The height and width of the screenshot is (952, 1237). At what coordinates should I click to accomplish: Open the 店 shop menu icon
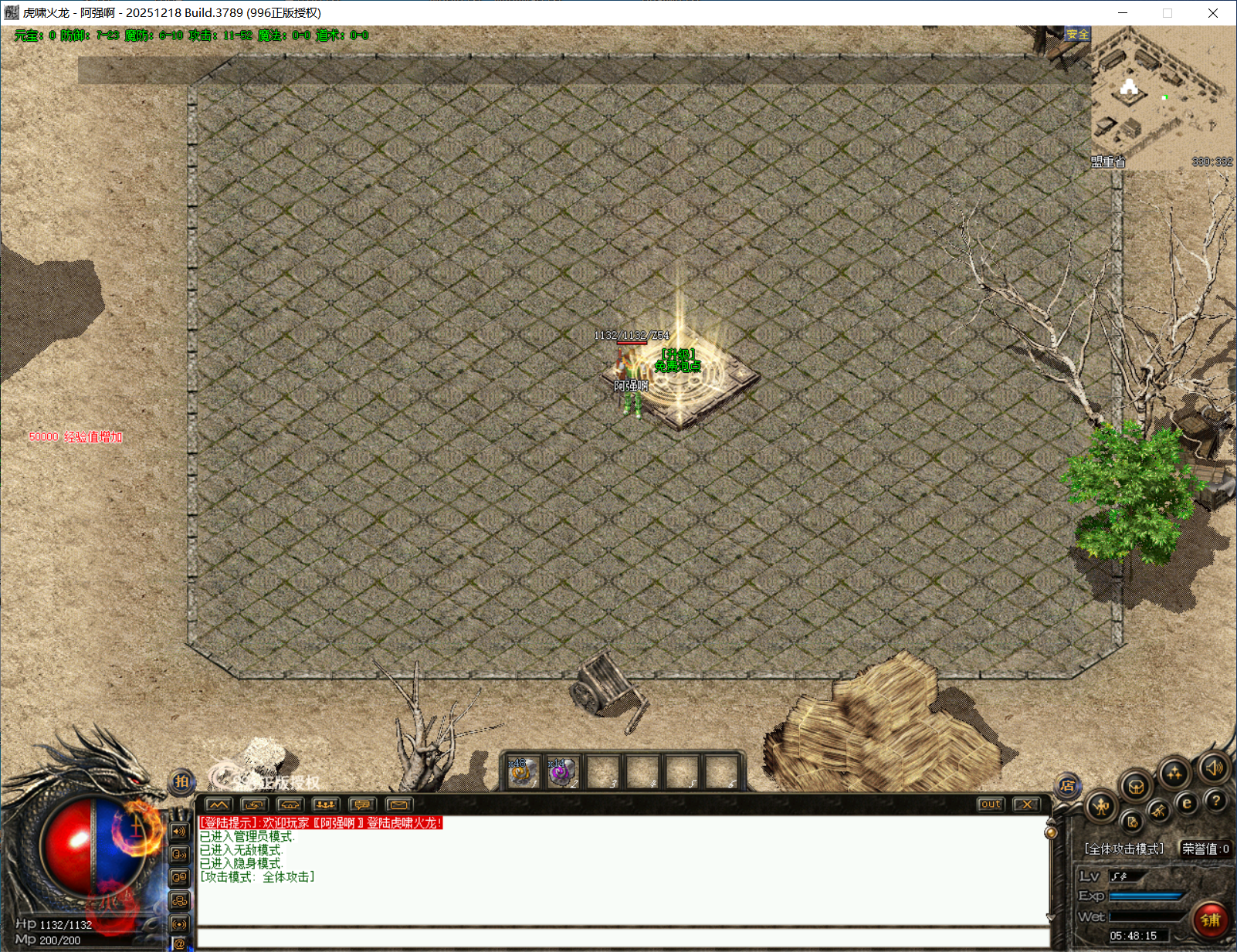pyautogui.click(x=1069, y=785)
